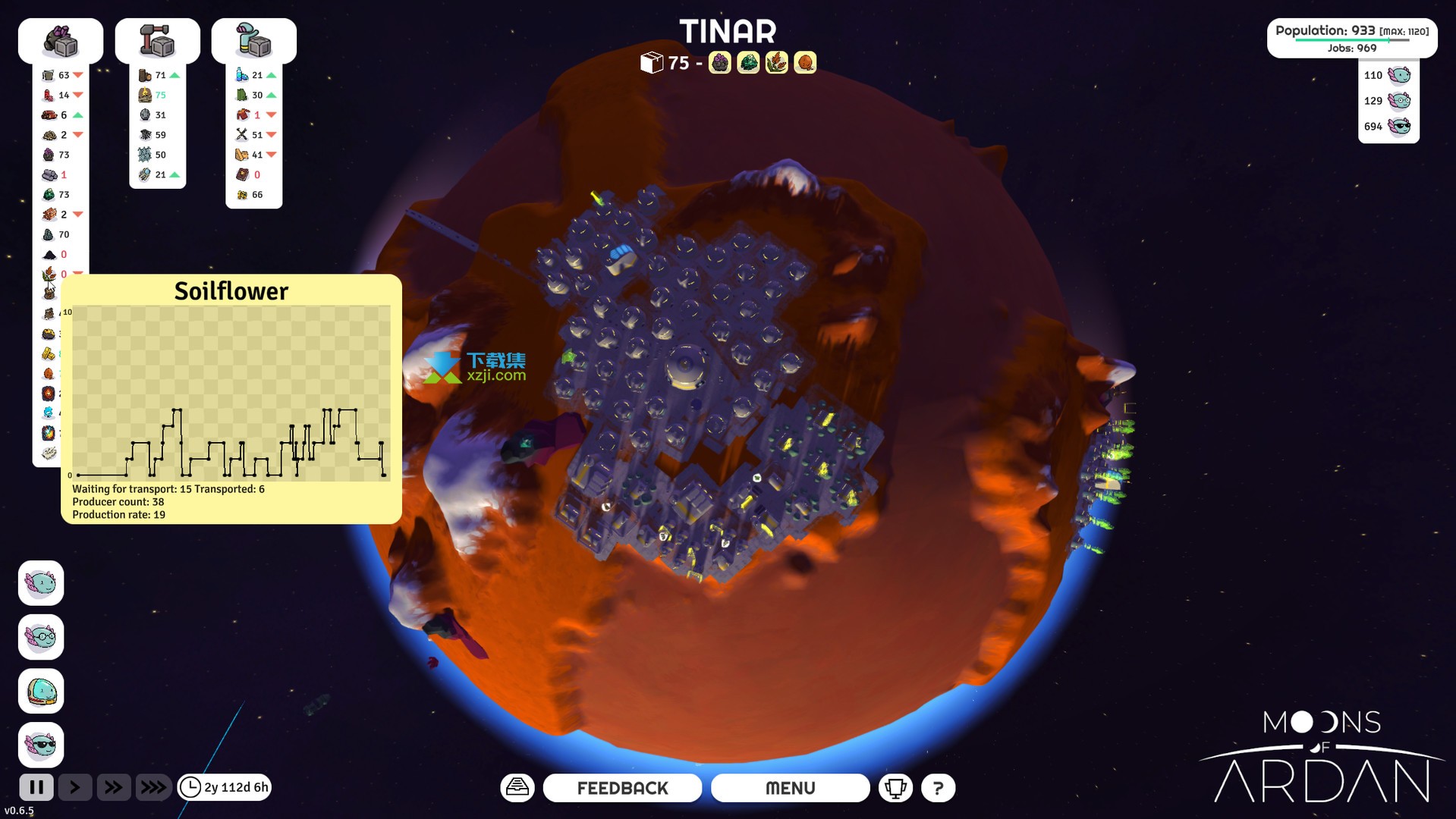Select the glasses-wearing axolotl citizen button
The width and height of the screenshot is (1456, 819).
41,637
